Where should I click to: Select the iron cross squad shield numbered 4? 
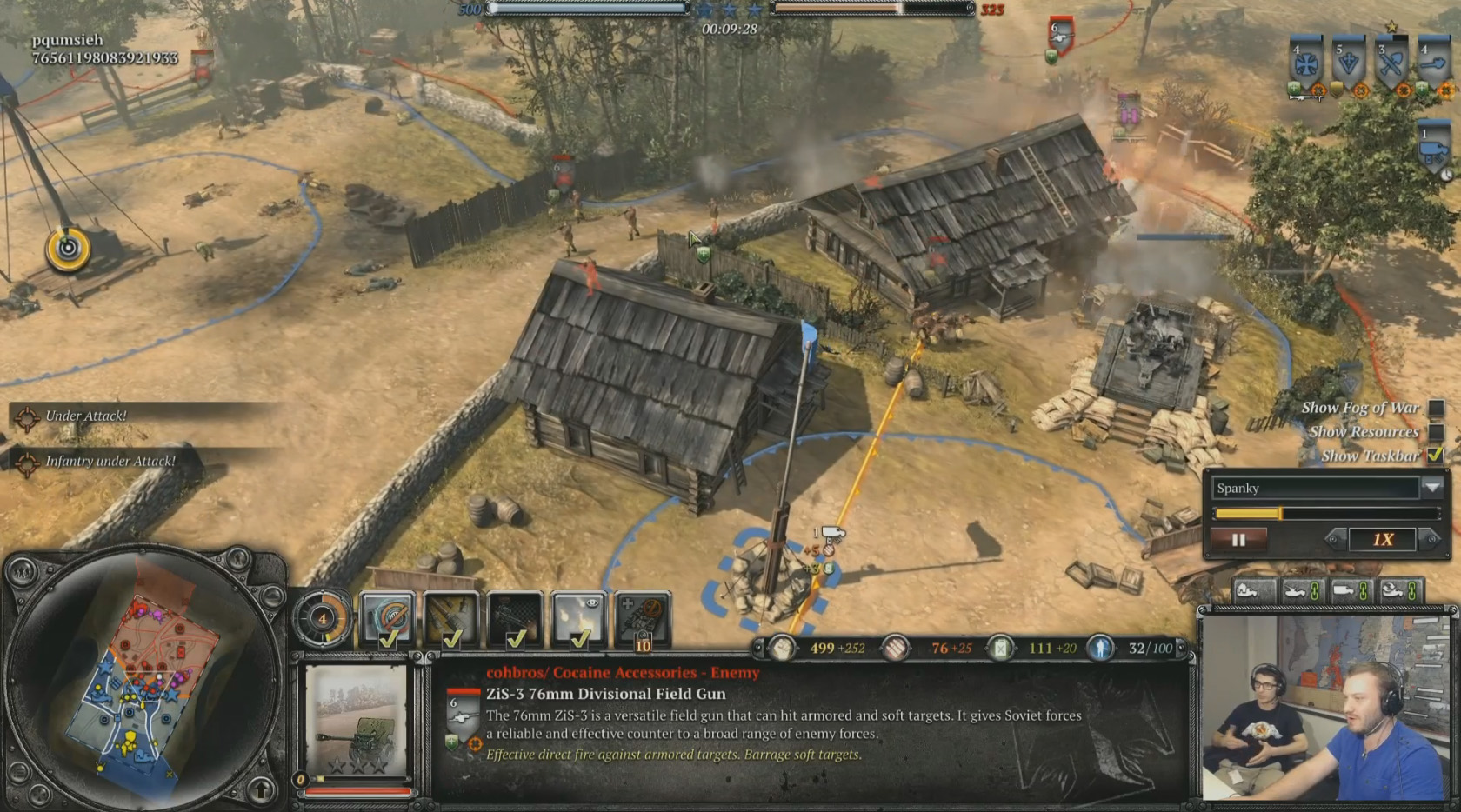pyautogui.click(x=1306, y=64)
